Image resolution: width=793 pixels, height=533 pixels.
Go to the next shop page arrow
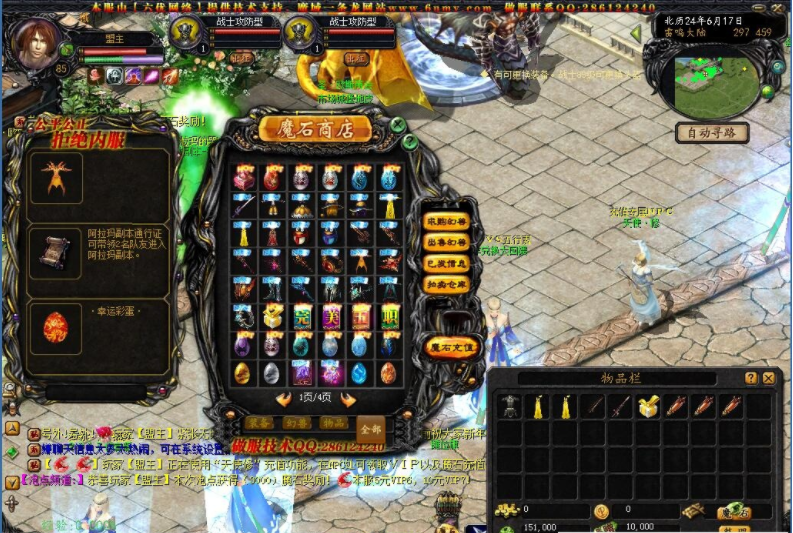(348, 399)
